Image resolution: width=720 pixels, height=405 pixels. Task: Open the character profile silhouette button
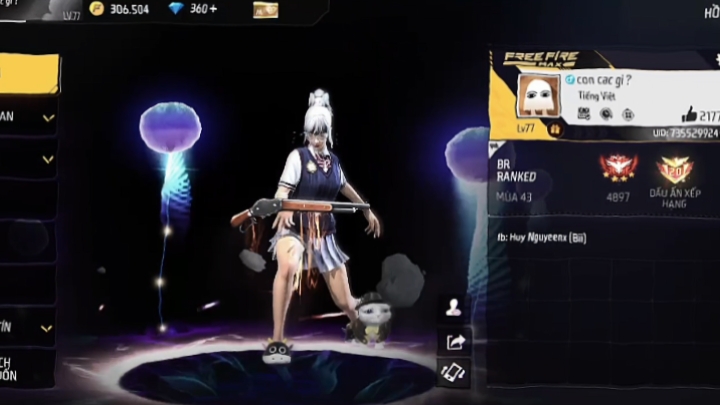[x=453, y=307]
